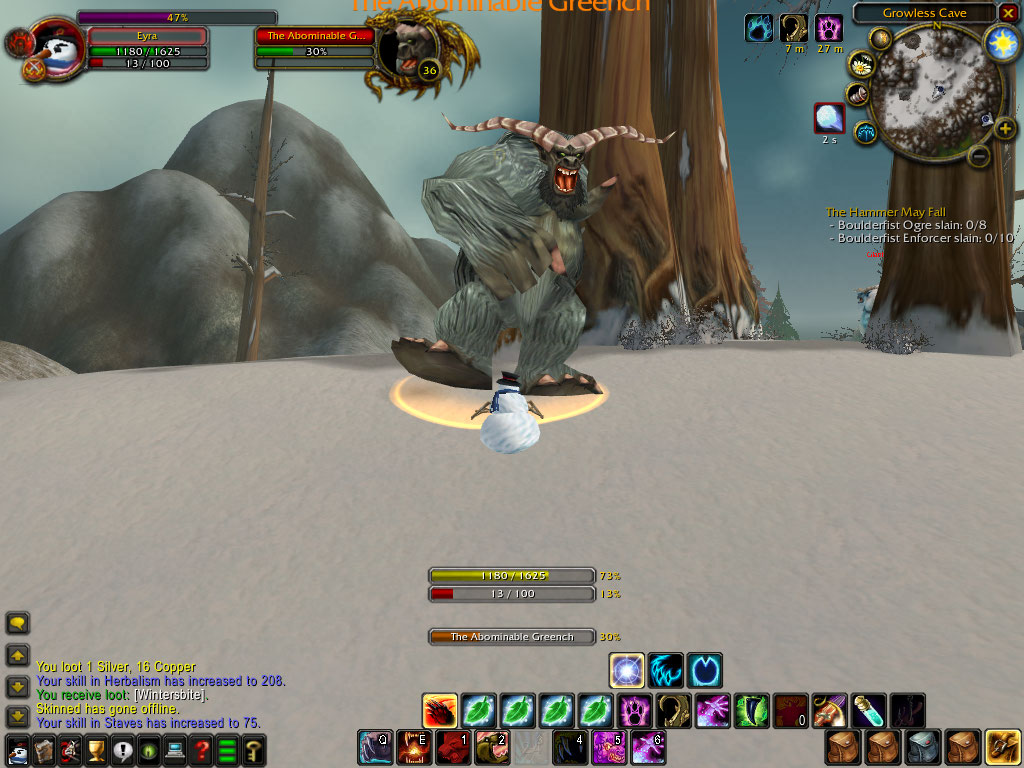Close the minimap with the red X
1024x768 pixels.
coord(1007,13)
